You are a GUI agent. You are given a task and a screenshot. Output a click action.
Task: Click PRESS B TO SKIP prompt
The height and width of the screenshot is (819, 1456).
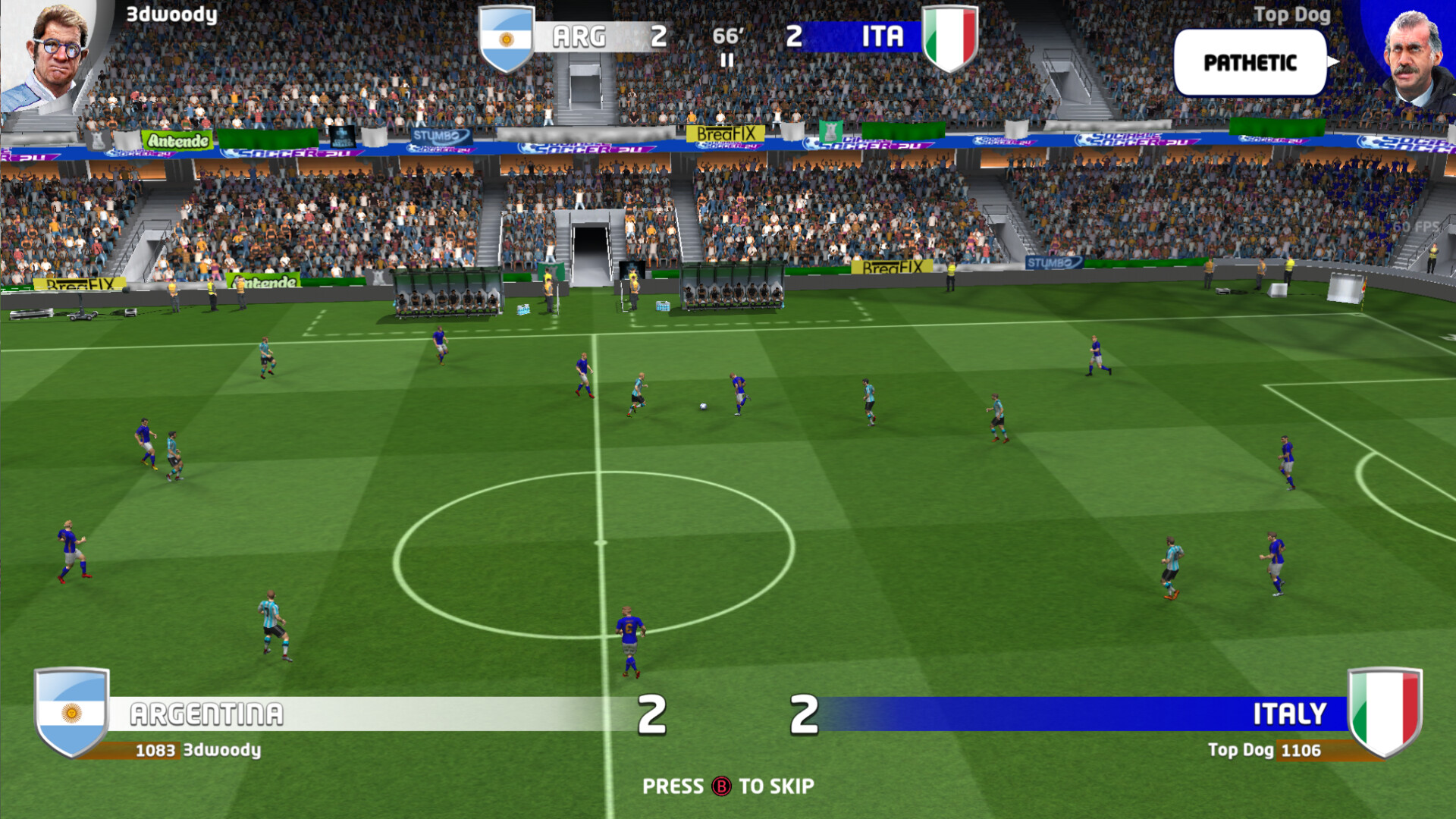point(728,786)
